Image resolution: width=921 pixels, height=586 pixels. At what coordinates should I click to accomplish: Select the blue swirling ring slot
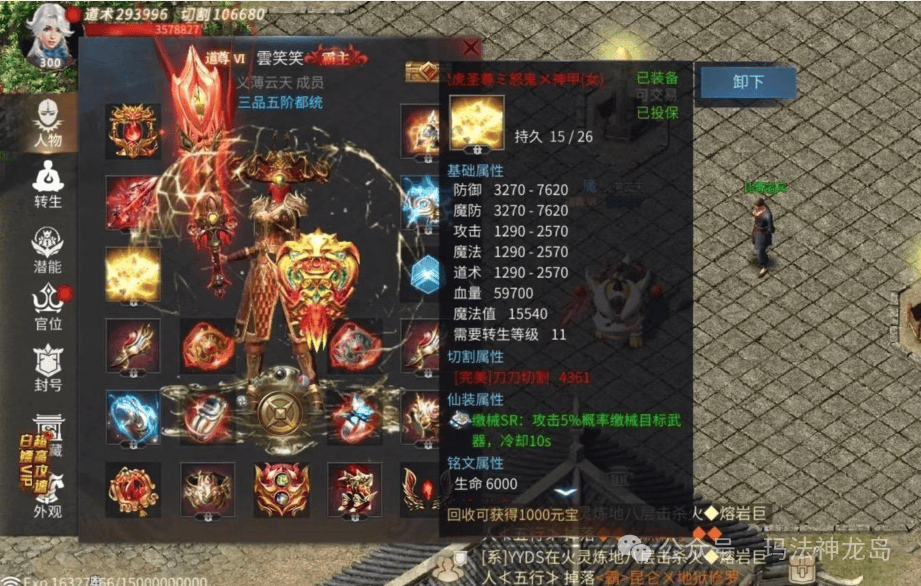point(133,416)
